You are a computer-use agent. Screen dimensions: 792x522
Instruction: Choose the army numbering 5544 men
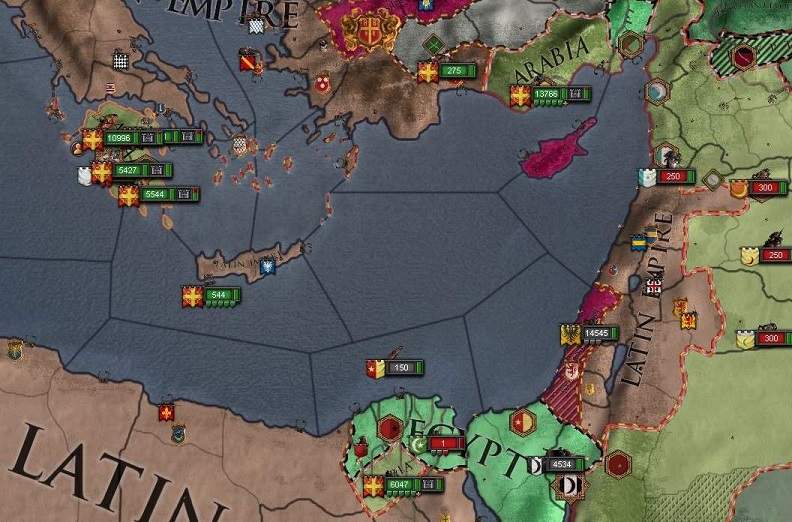[152, 195]
